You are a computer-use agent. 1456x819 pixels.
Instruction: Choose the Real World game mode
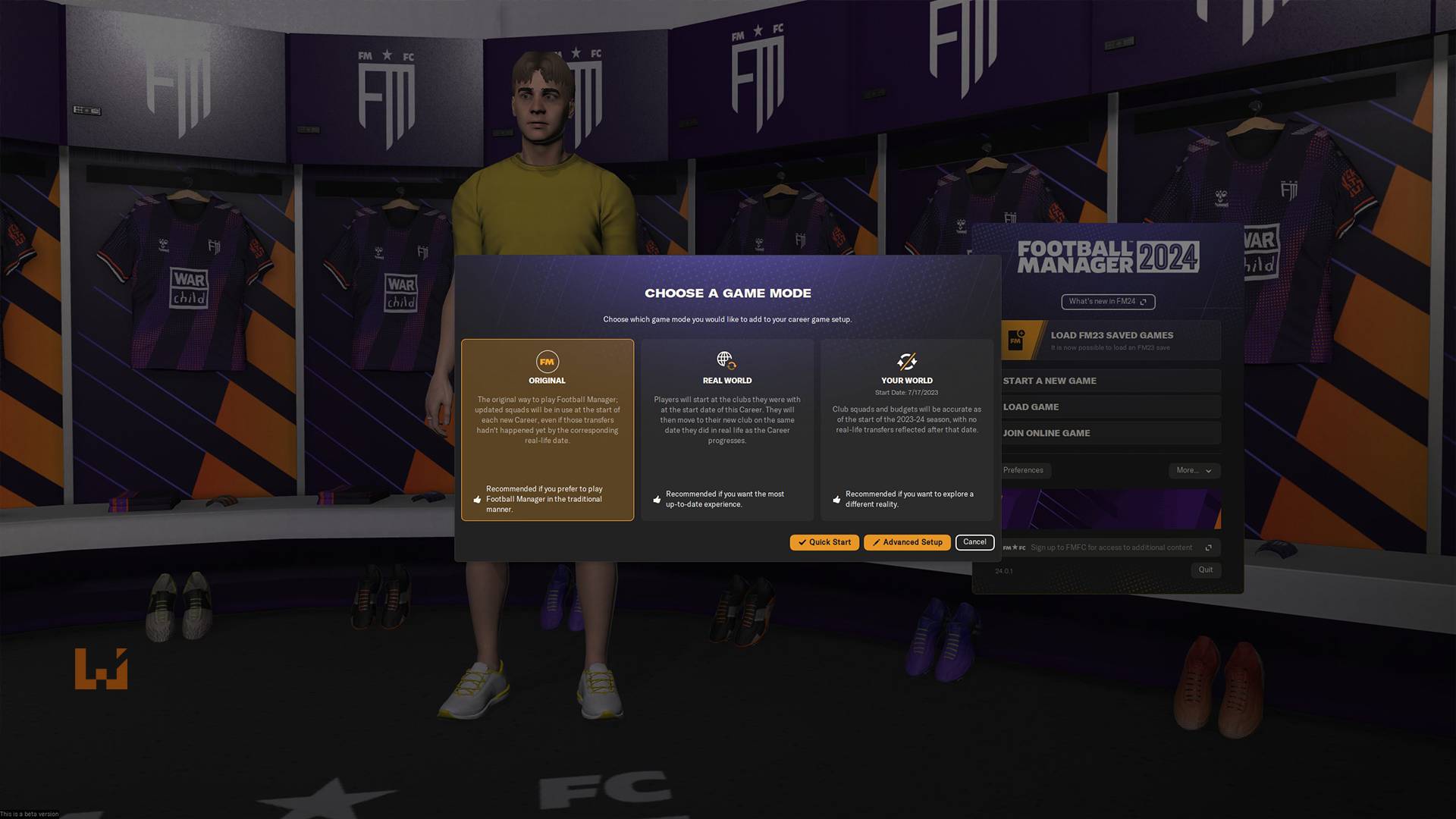coord(726,429)
